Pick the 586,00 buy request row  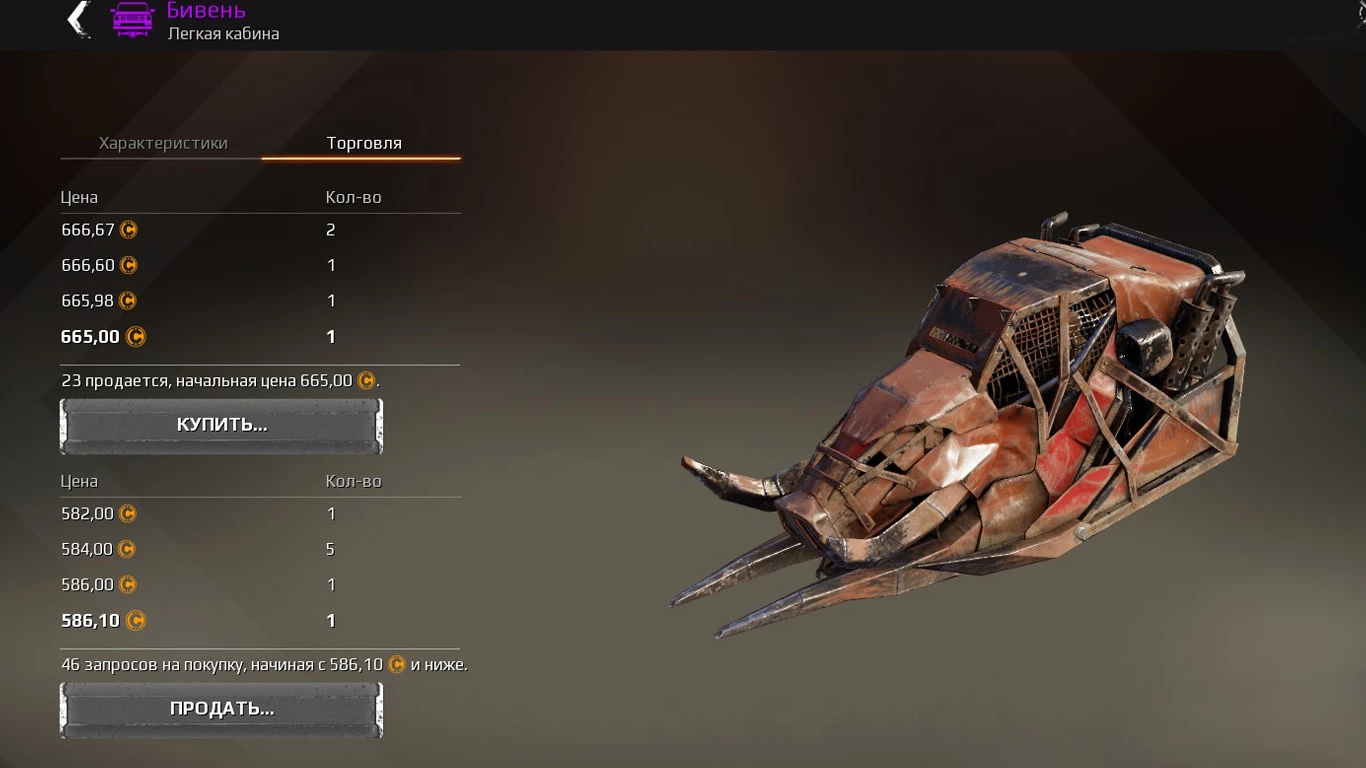pos(260,585)
